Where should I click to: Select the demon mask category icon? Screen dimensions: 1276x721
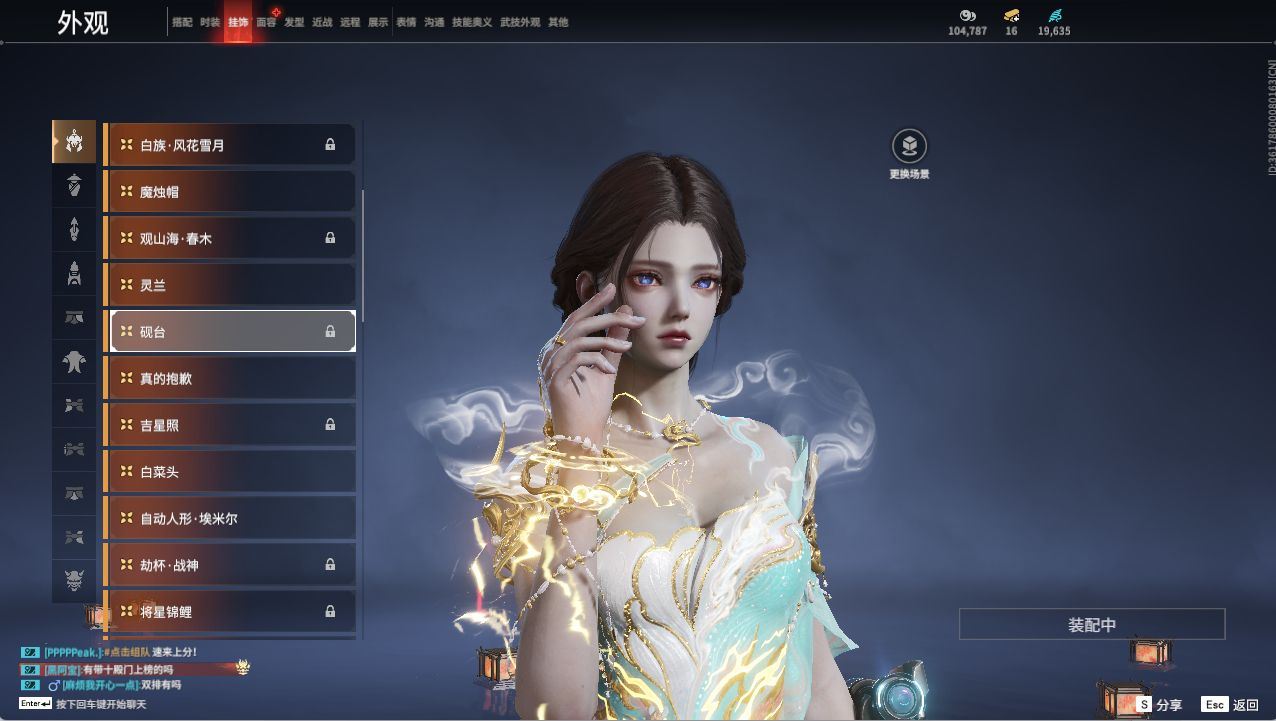(x=74, y=580)
